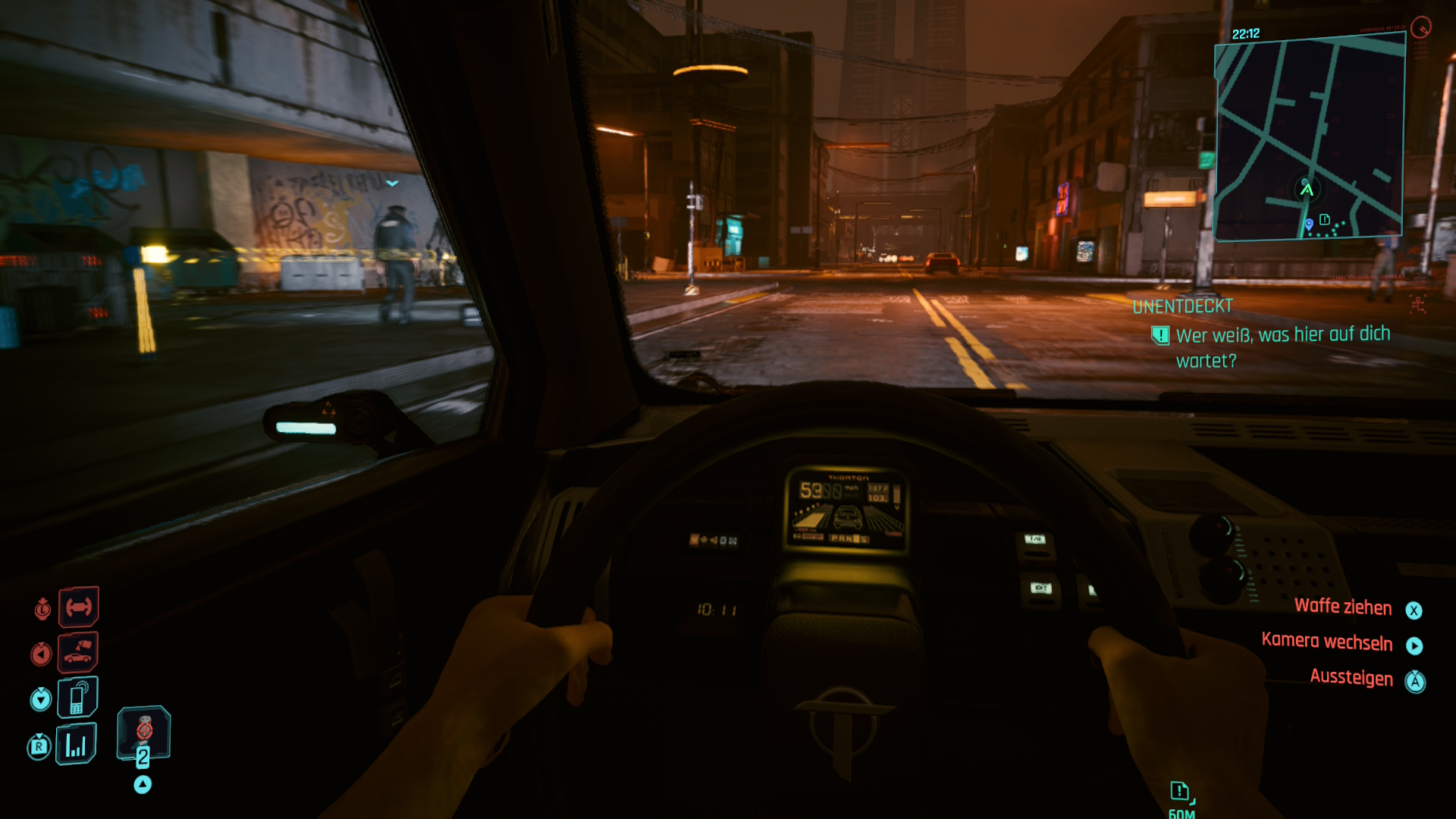This screenshot has height=819, width=1456.
Task: Open the phone icon
Action: click(77, 698)
